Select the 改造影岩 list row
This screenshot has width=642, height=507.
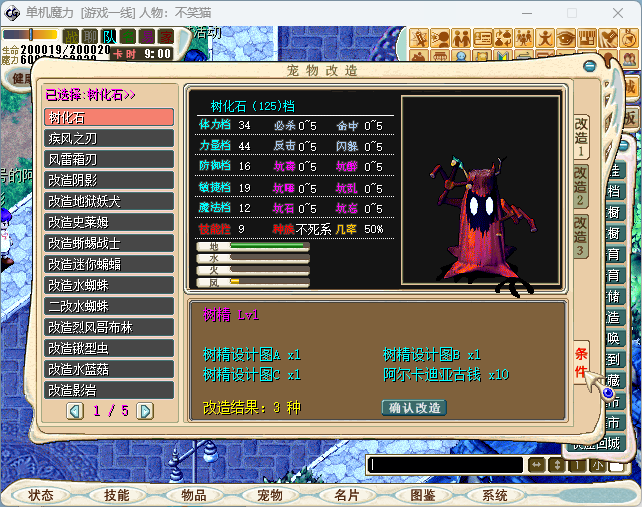tap(110, 390)
